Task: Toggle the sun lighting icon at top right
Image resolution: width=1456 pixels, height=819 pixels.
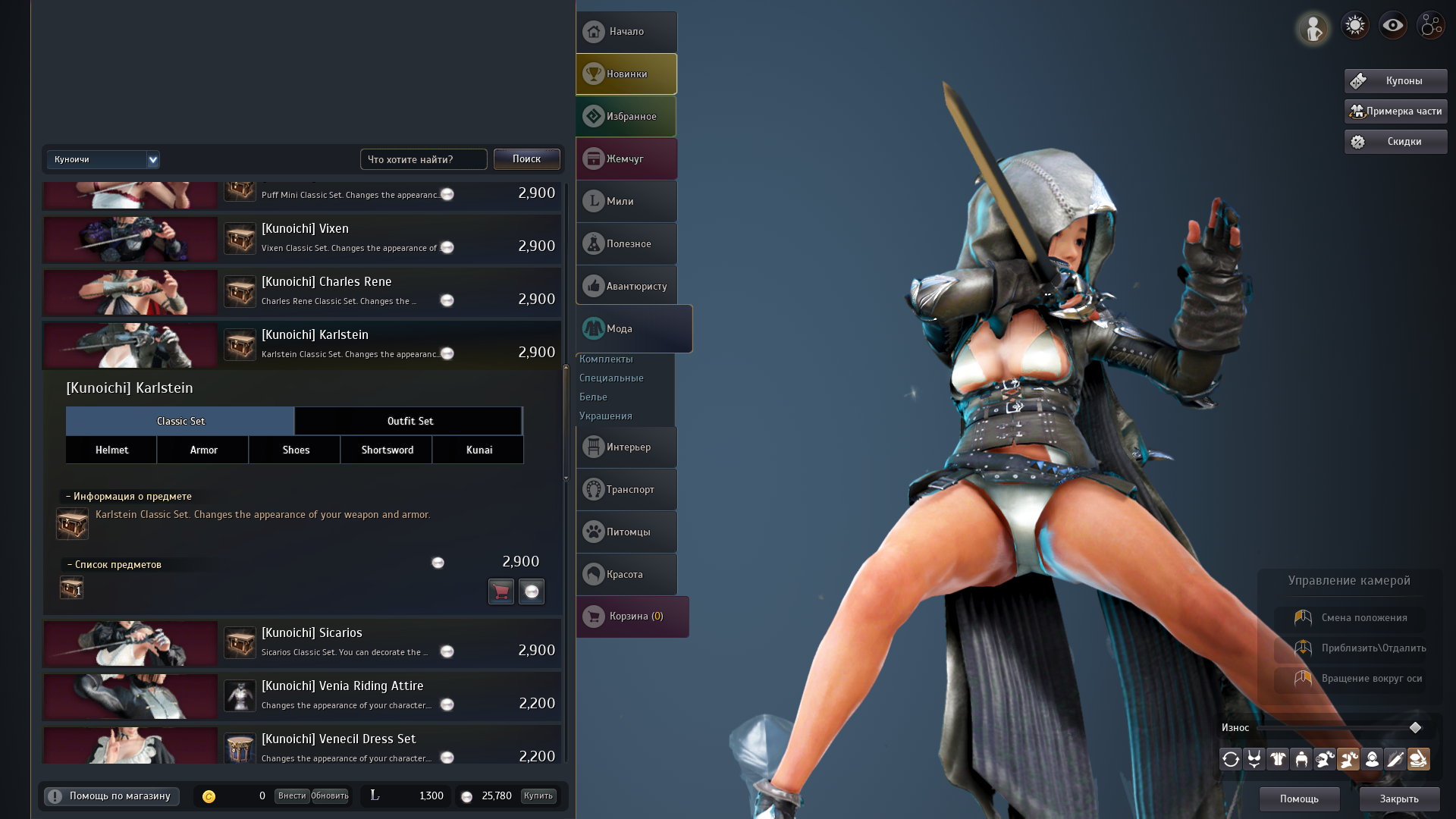Action: coord(1354,24)
